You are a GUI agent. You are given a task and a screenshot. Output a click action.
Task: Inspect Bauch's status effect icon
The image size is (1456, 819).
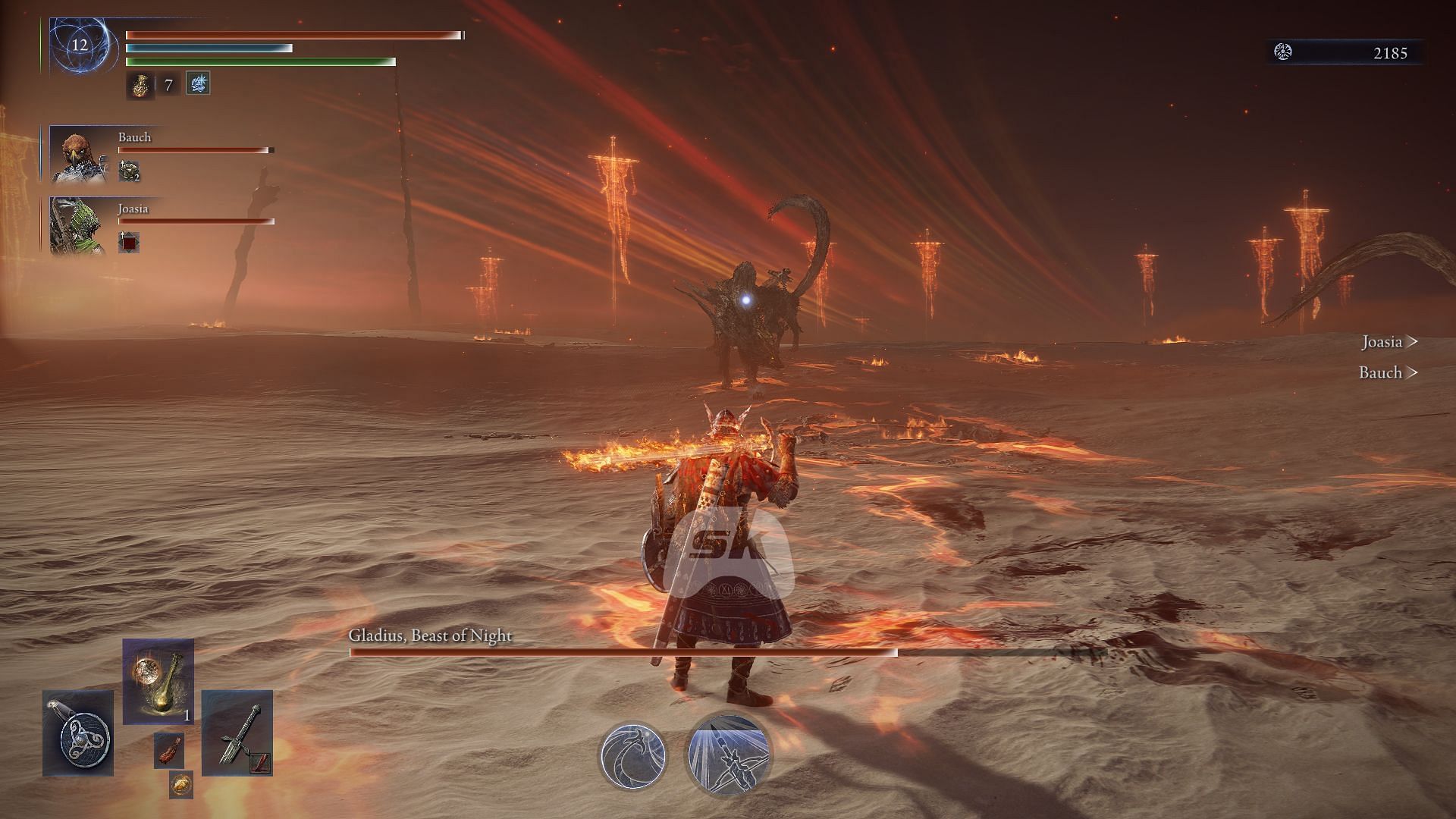pos(128,171)
